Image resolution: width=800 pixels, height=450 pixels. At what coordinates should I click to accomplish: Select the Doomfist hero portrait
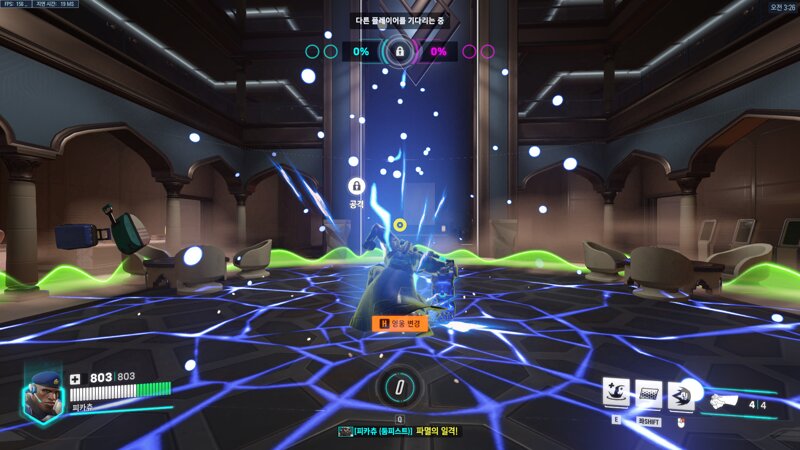44,394
